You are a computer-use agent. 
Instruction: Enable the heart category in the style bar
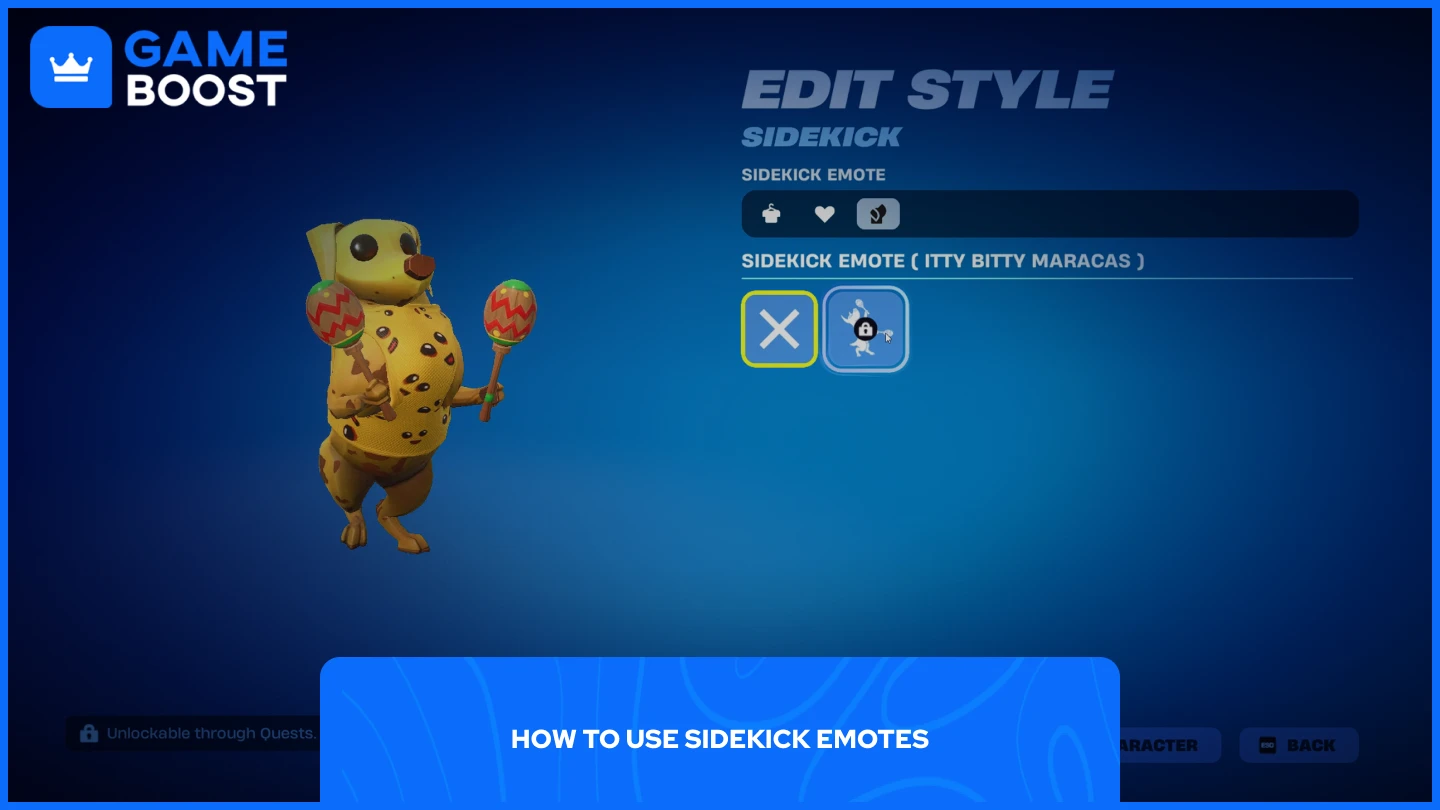[x=824, y=213]
